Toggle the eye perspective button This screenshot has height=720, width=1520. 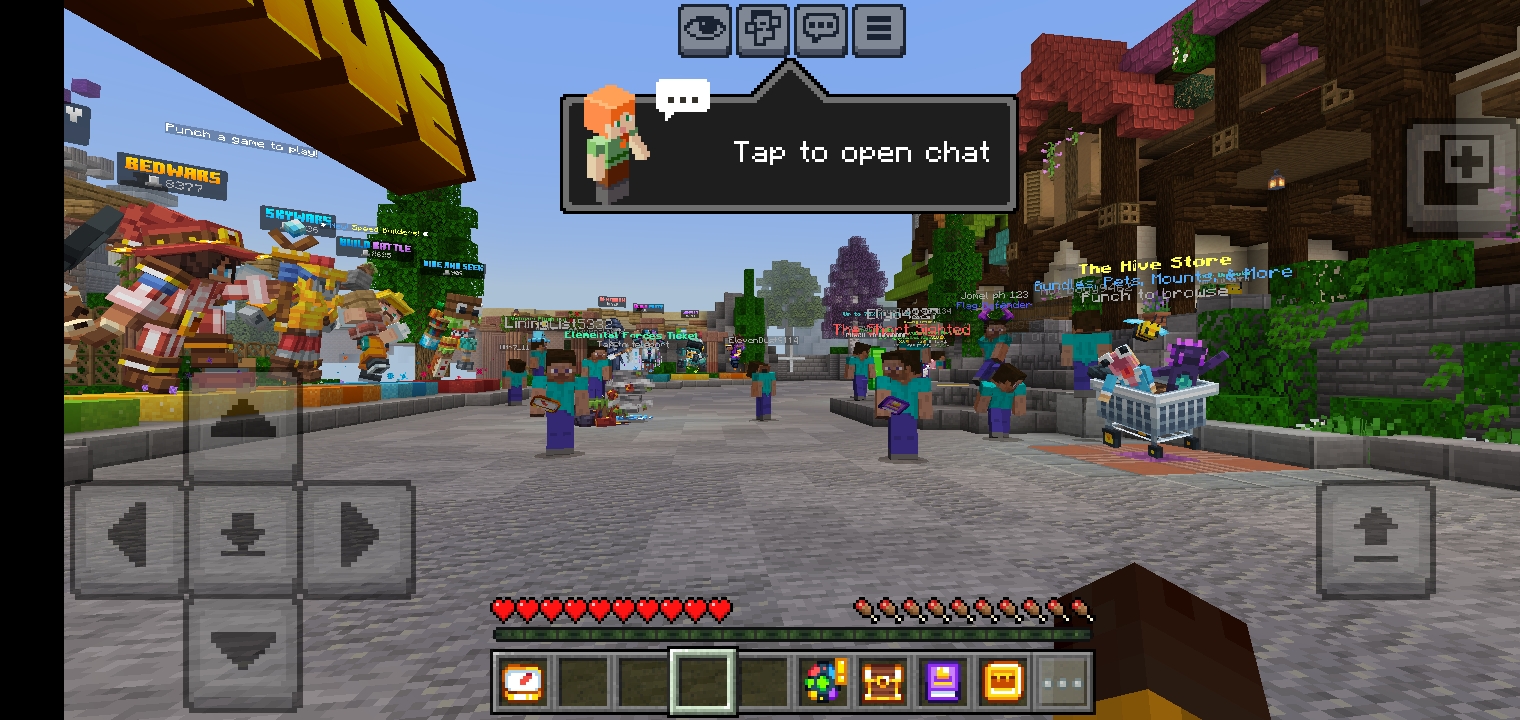coord(706,29)
